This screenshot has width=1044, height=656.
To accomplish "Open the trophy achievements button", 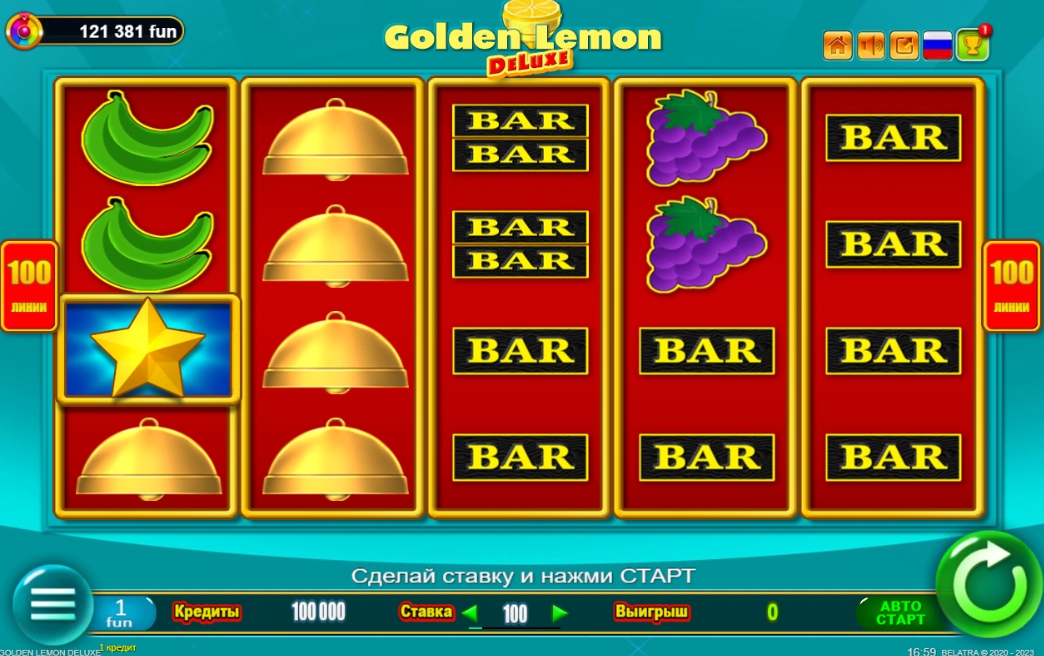I will point(971,45).
